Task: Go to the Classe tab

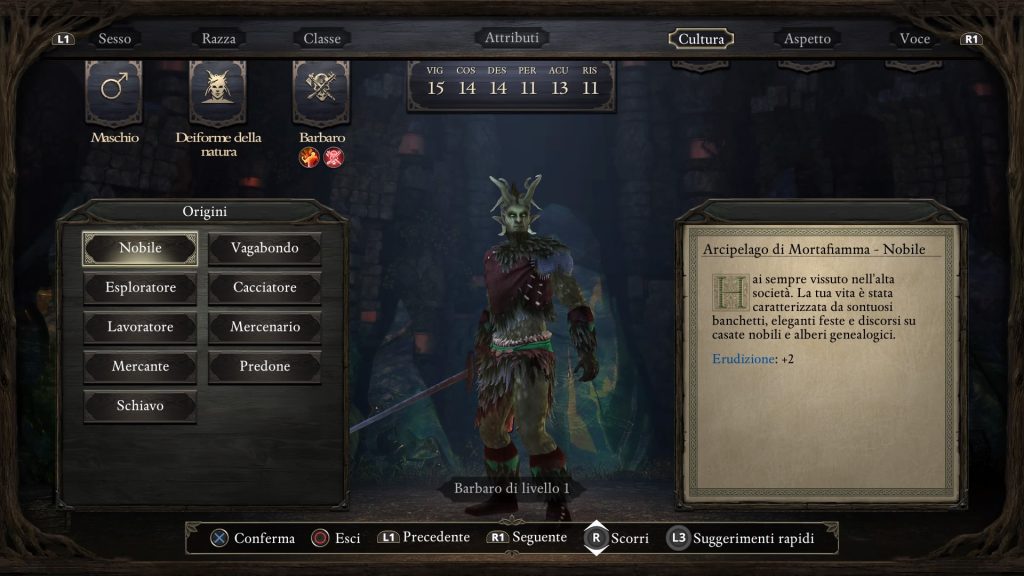Action: (x=322, y=39)
